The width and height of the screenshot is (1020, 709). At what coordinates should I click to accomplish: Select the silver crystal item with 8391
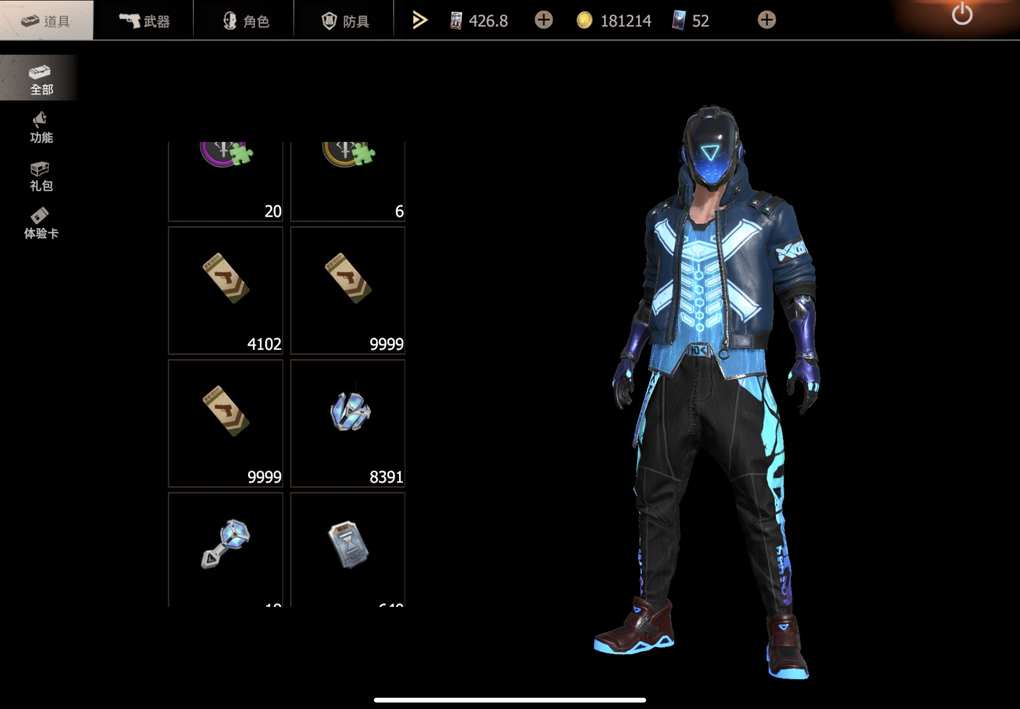(x=348, y=423)
